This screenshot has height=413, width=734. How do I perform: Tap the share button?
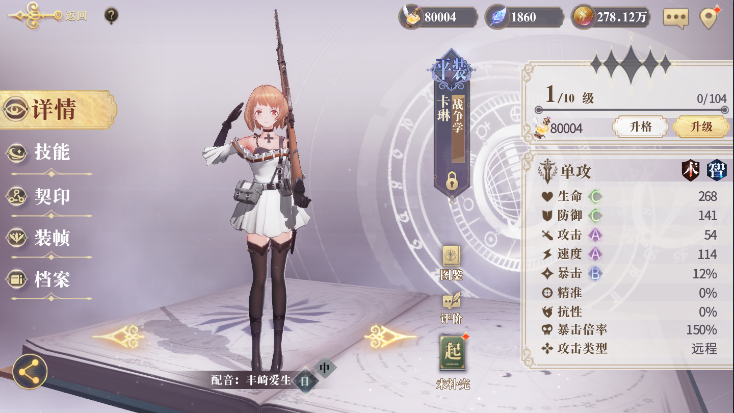coord(30,372)
